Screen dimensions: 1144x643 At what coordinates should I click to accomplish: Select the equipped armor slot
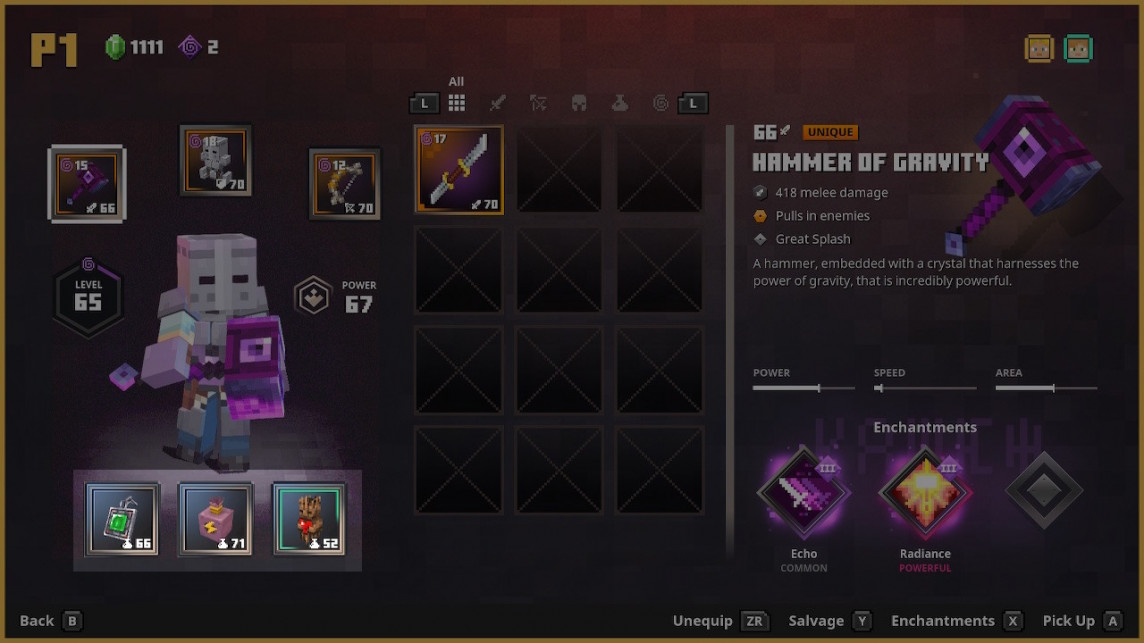coord(216,160)
